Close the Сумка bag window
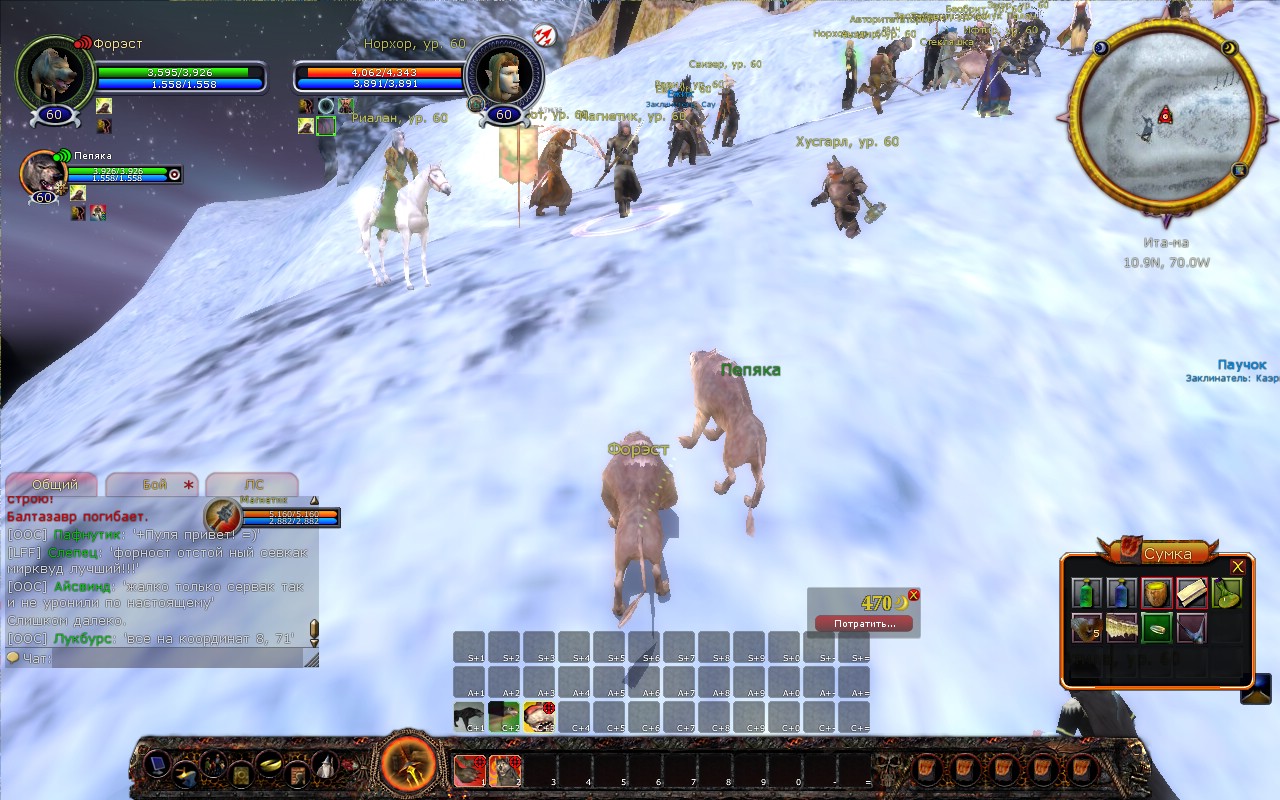The height and width of the screenshot is (800, 1280). point(1238,567)
